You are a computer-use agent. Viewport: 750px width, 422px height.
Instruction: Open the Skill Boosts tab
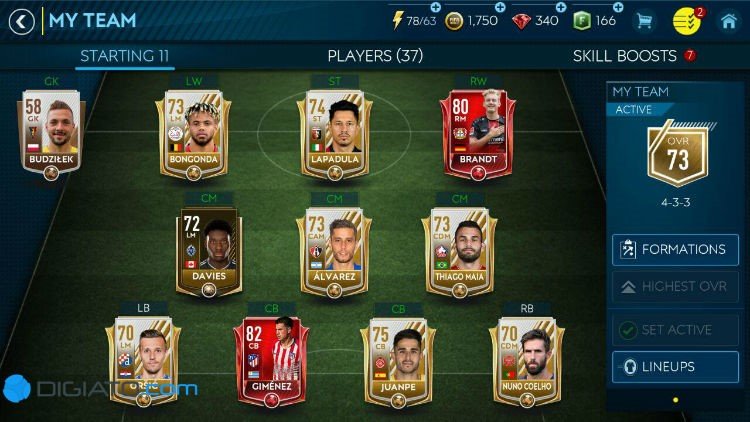[626, 56]
